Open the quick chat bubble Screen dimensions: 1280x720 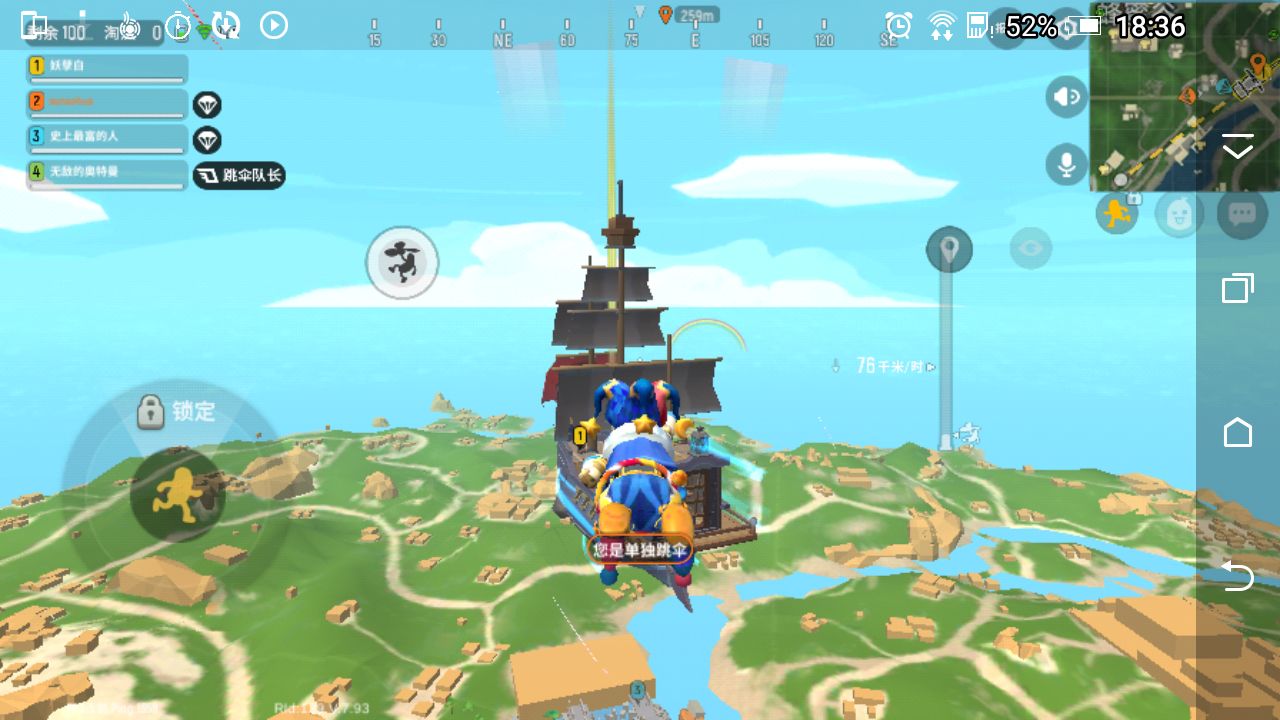[x=1242, y=213]
